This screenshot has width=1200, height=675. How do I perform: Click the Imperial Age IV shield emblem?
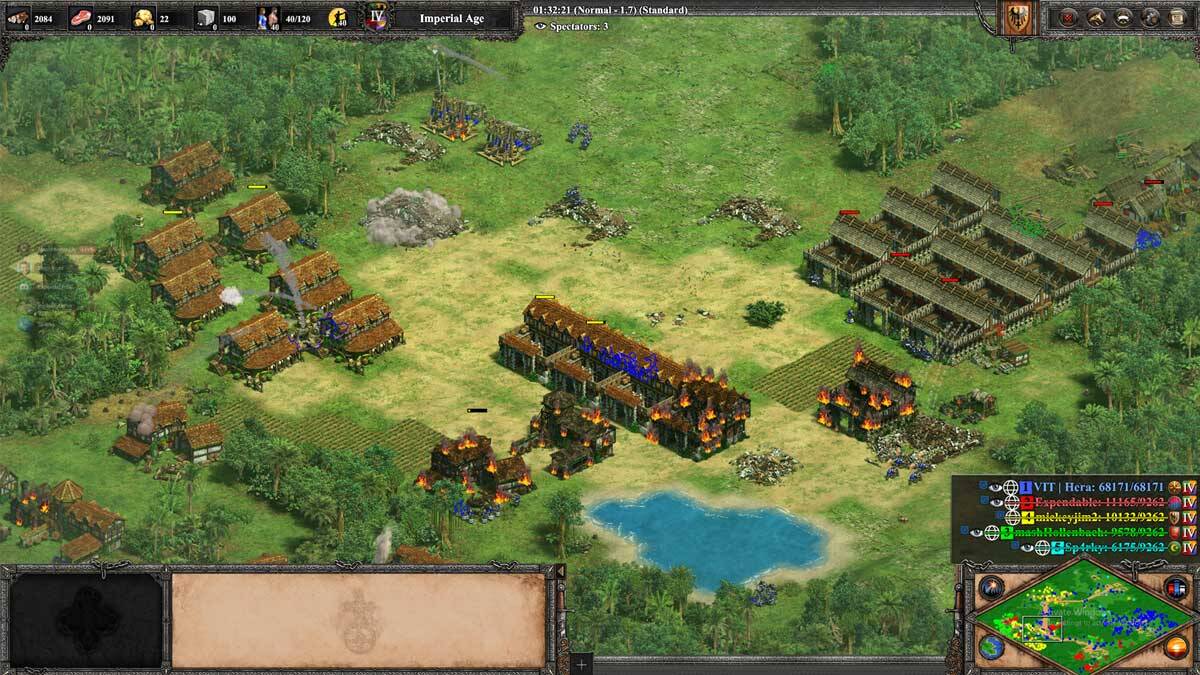[377, 18]
